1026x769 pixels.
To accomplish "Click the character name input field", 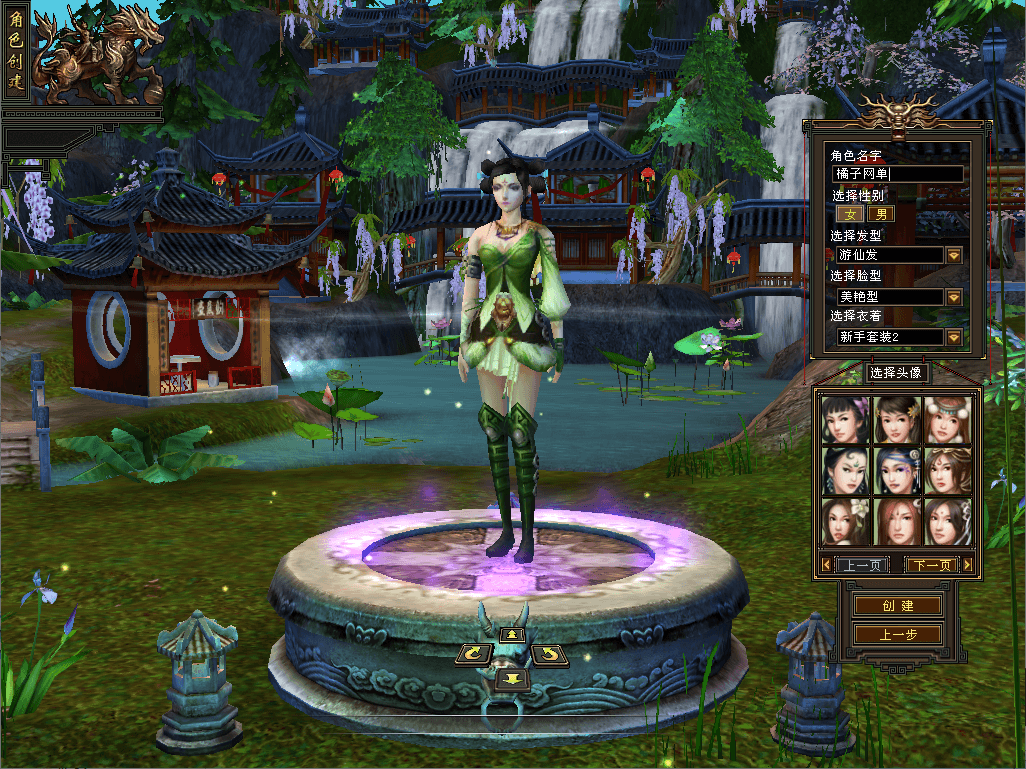I will 898,174.
